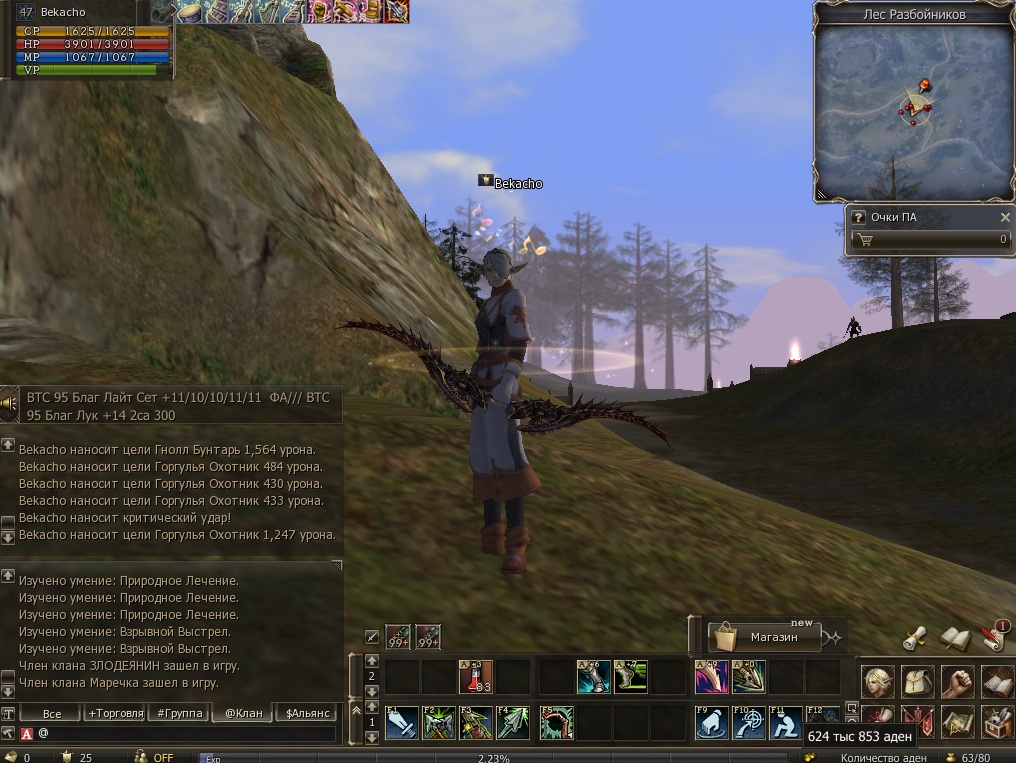Activate the F4 arrow shot skill

tap(513, 722)
